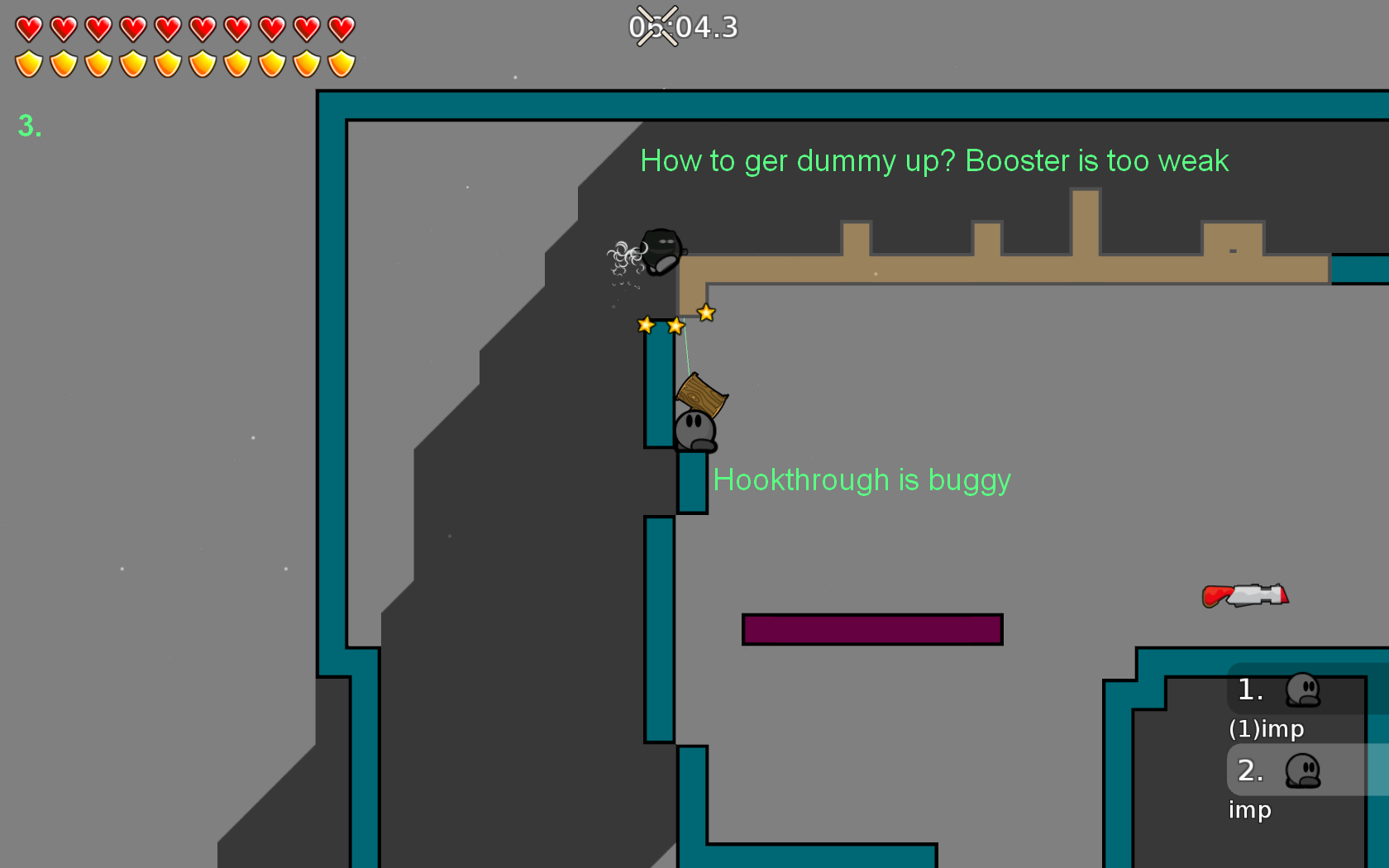The width and height of the screenshot is (1389, 868).
Task: Click the purple platform bar
Action: (873, 629)
